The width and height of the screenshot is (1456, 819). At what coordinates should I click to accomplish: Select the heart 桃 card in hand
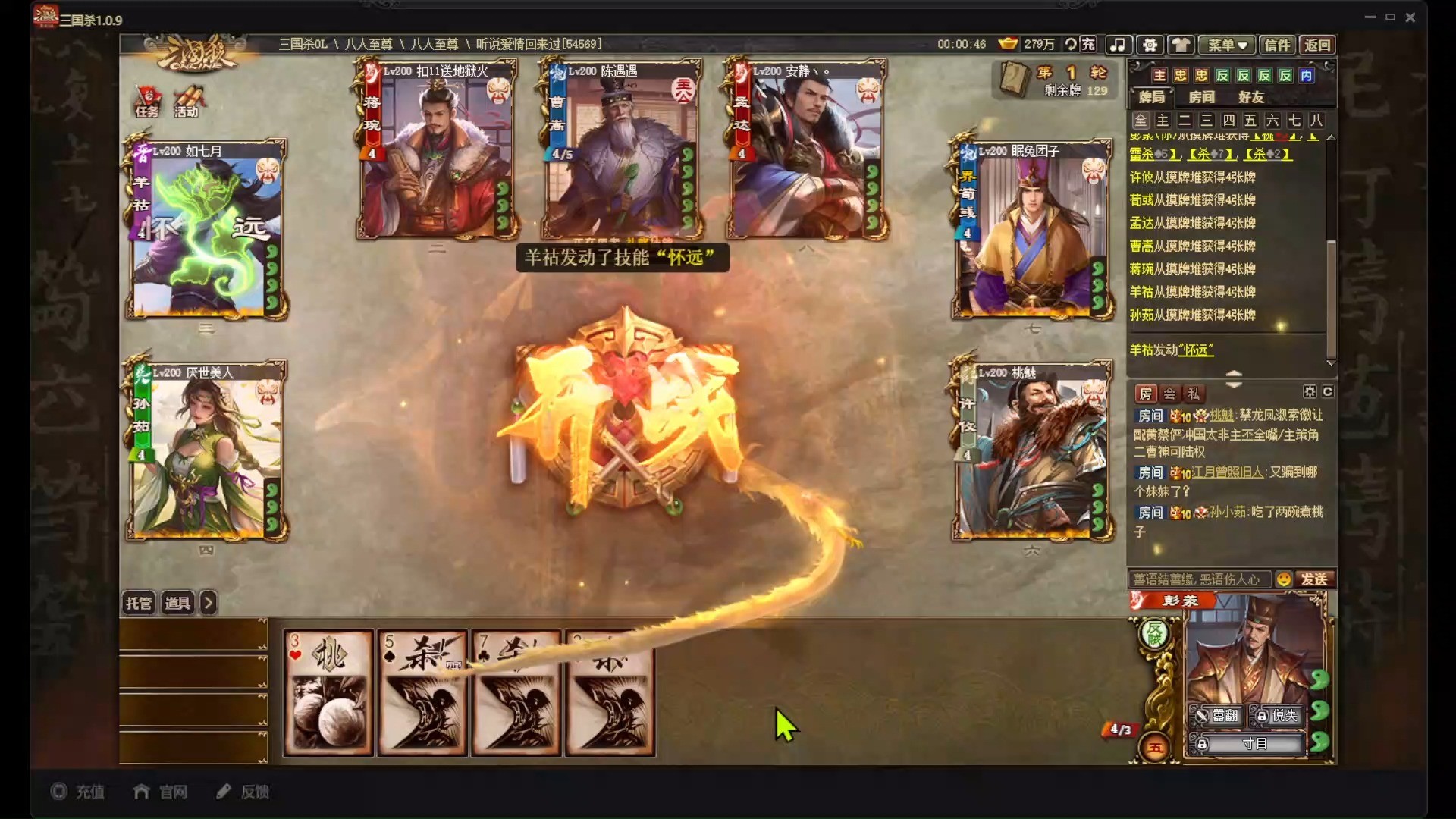tap(328, 693)
